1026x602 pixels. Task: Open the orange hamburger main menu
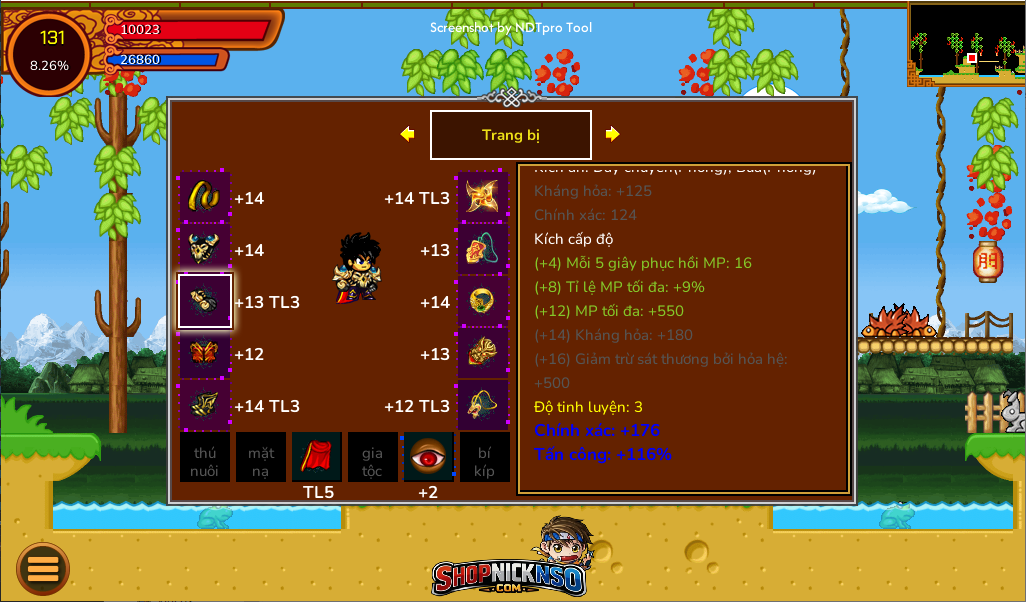43,568
